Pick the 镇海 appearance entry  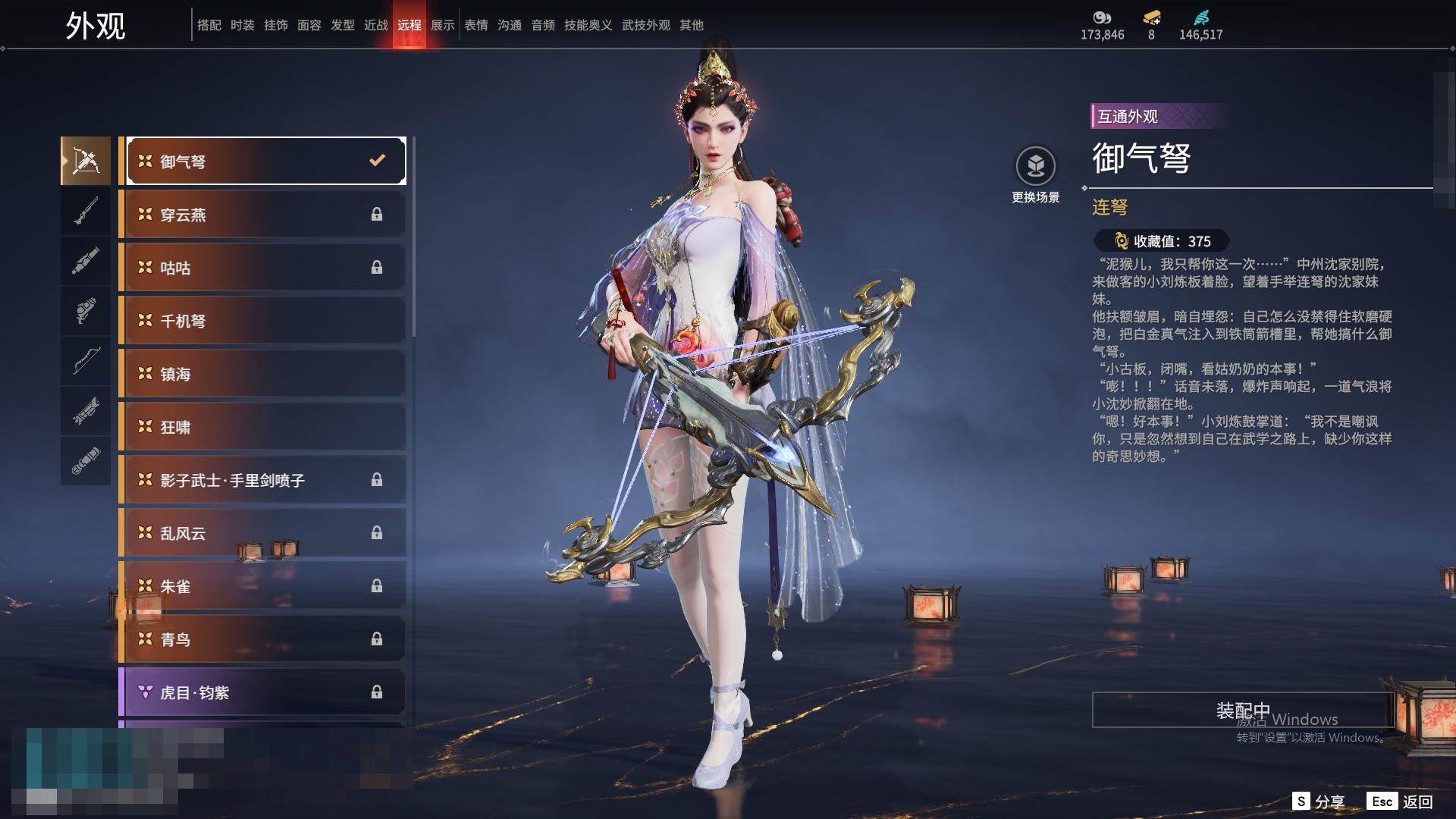point(262,374)
